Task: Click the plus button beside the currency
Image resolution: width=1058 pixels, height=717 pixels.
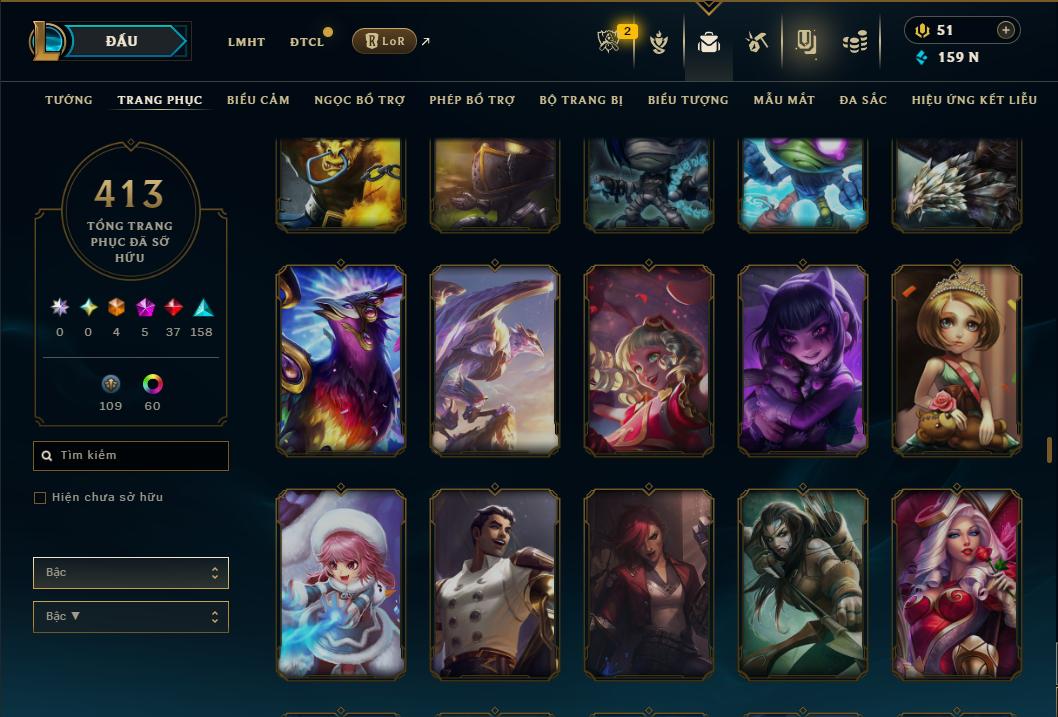Action: [x=1005, y=30]
